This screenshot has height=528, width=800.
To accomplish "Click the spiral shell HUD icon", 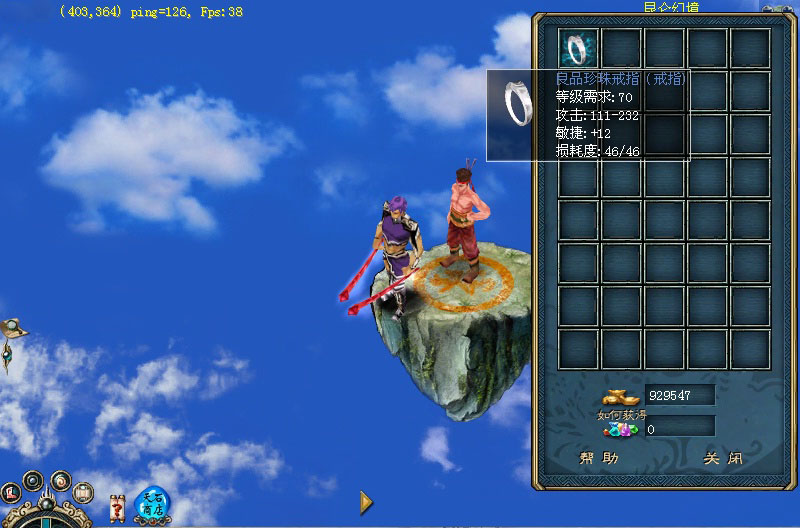I will [61, 480].
